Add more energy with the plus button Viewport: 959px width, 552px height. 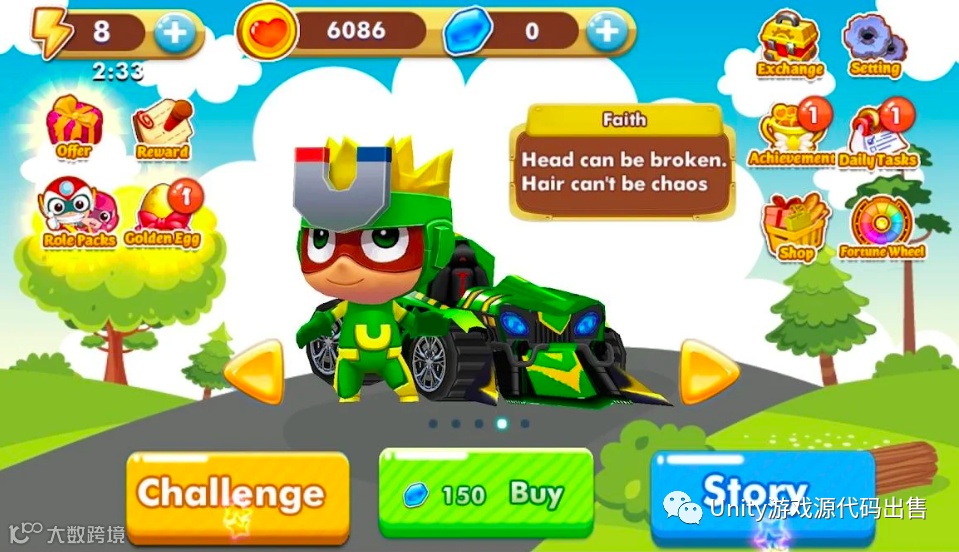(x=175, y=33)
